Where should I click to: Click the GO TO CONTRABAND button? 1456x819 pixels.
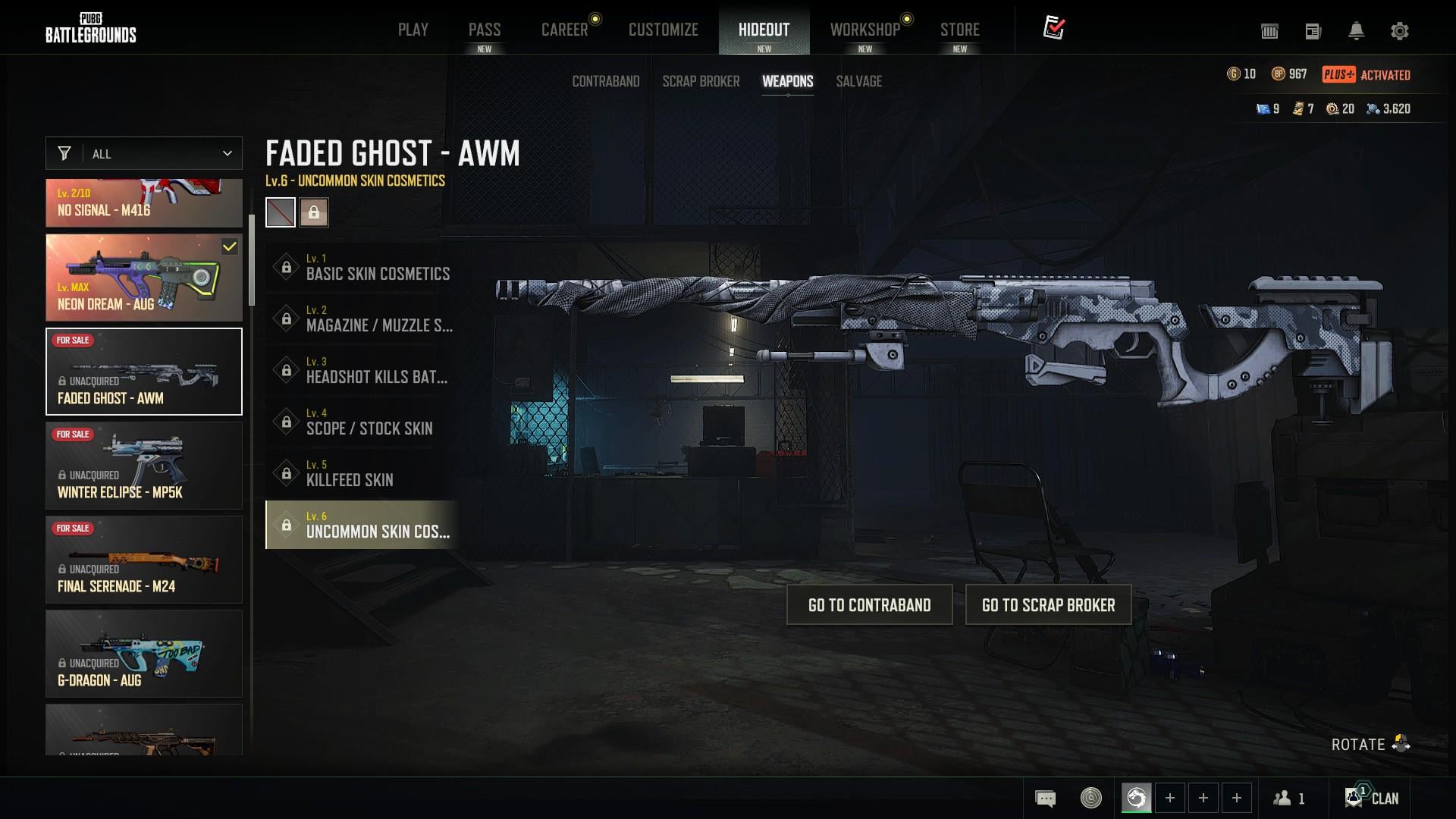point(869,604)
